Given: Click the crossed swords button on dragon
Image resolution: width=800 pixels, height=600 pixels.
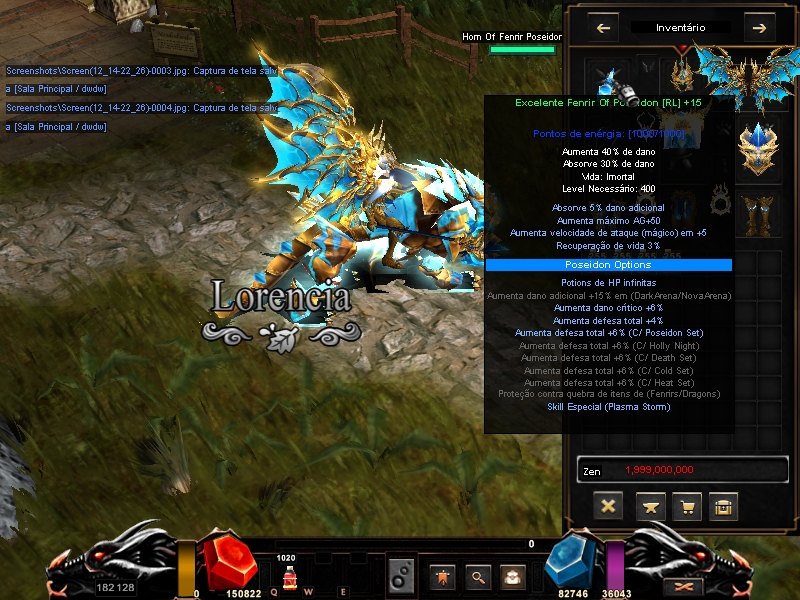Looking at the screenshot, I should point(686,585).
